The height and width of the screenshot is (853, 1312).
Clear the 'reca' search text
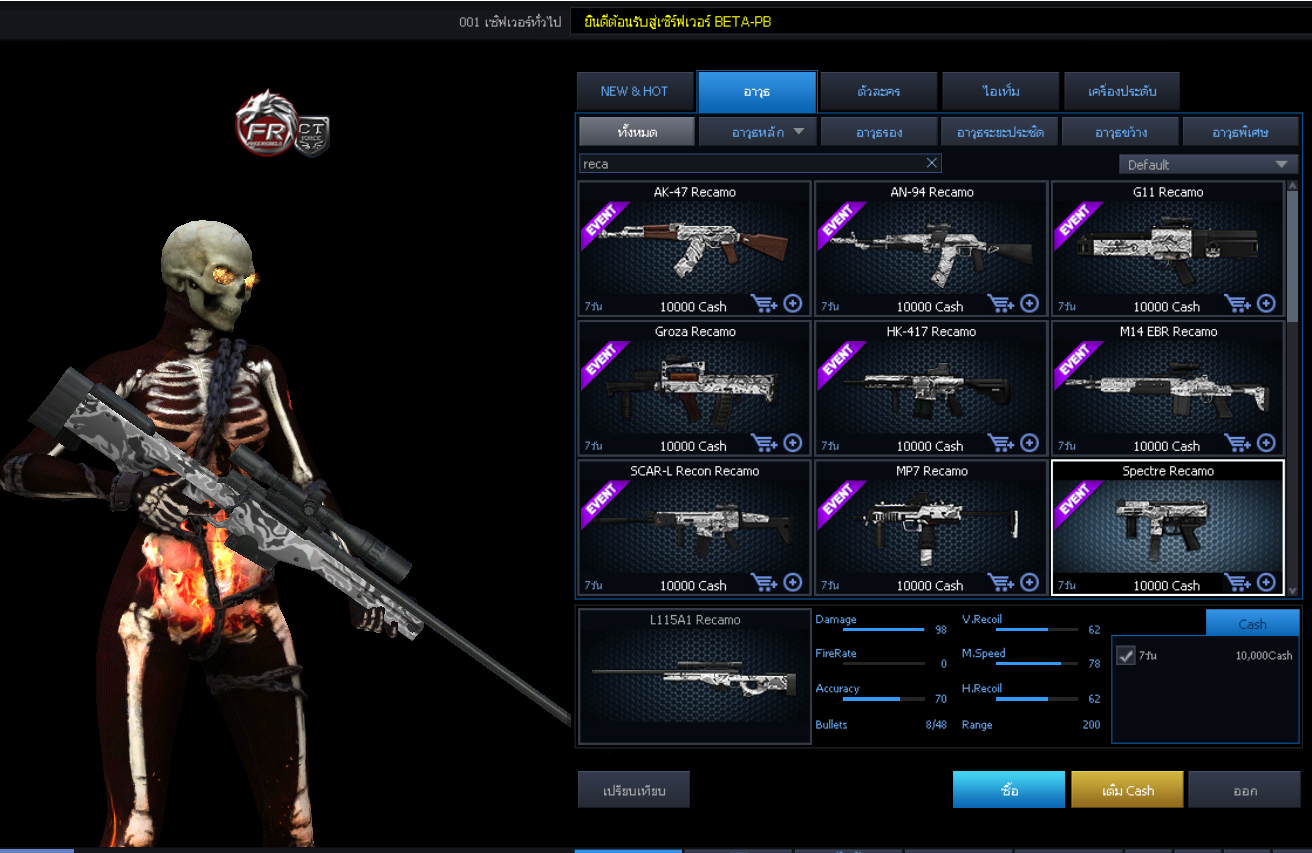(x=932, y=163)
